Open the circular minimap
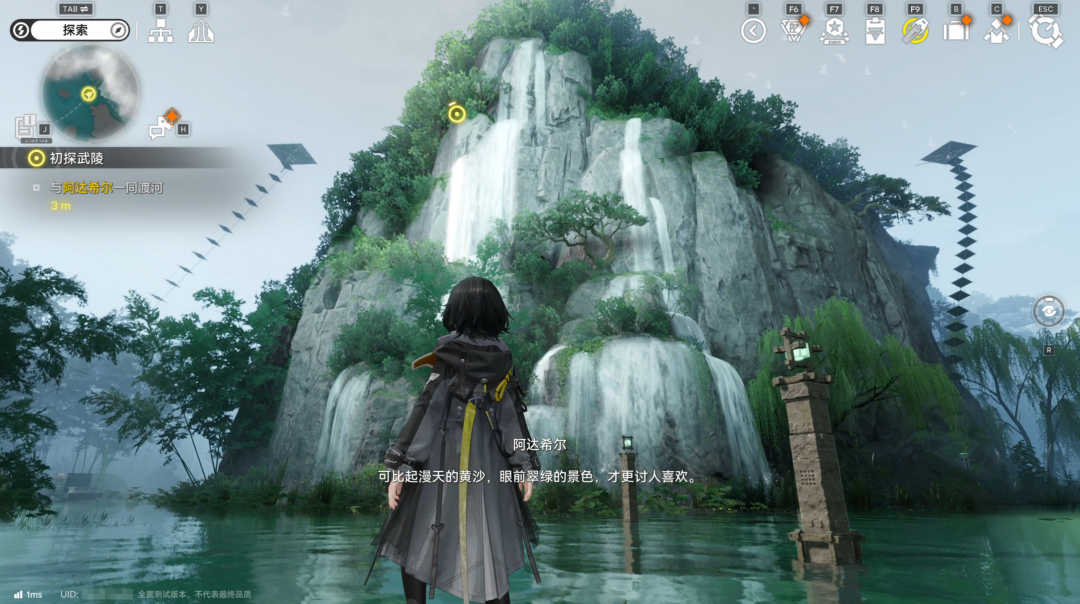This screenshot has height=604, width=1080. pos(89,93)
